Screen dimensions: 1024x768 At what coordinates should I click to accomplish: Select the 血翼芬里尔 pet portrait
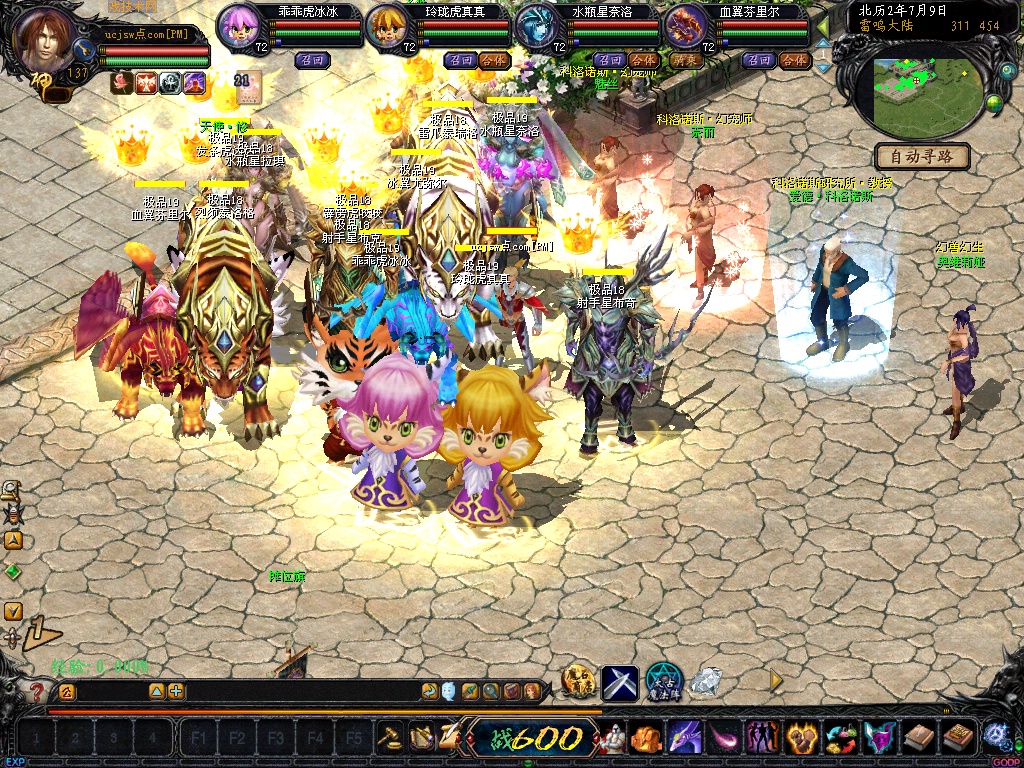[686, 27]
